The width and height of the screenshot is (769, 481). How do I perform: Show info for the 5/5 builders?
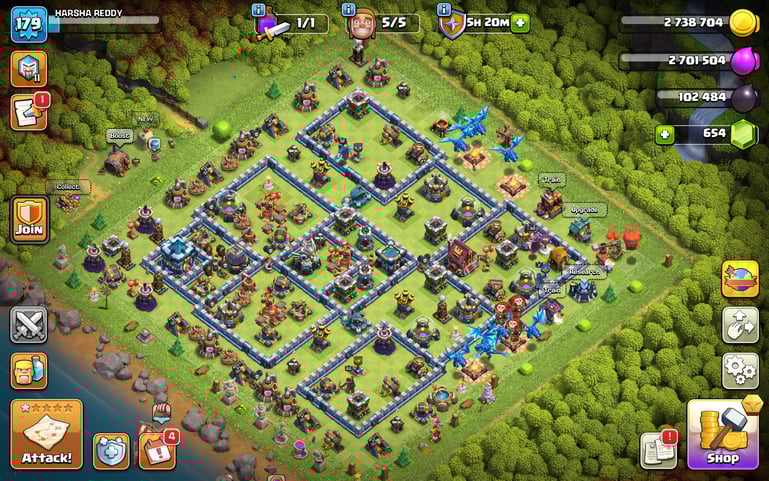[x=349, y=9]
